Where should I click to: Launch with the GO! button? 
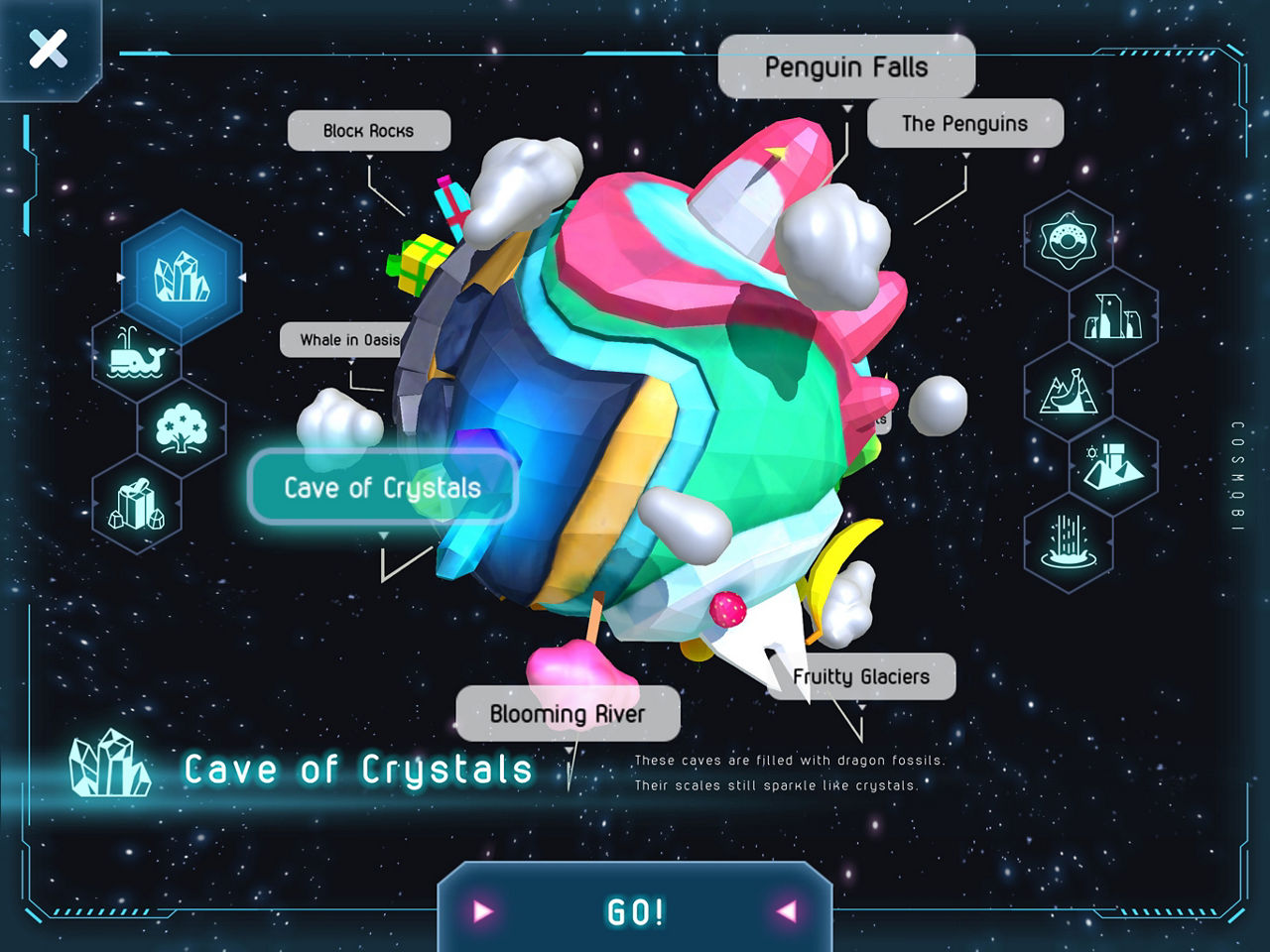tap(635, 911)
